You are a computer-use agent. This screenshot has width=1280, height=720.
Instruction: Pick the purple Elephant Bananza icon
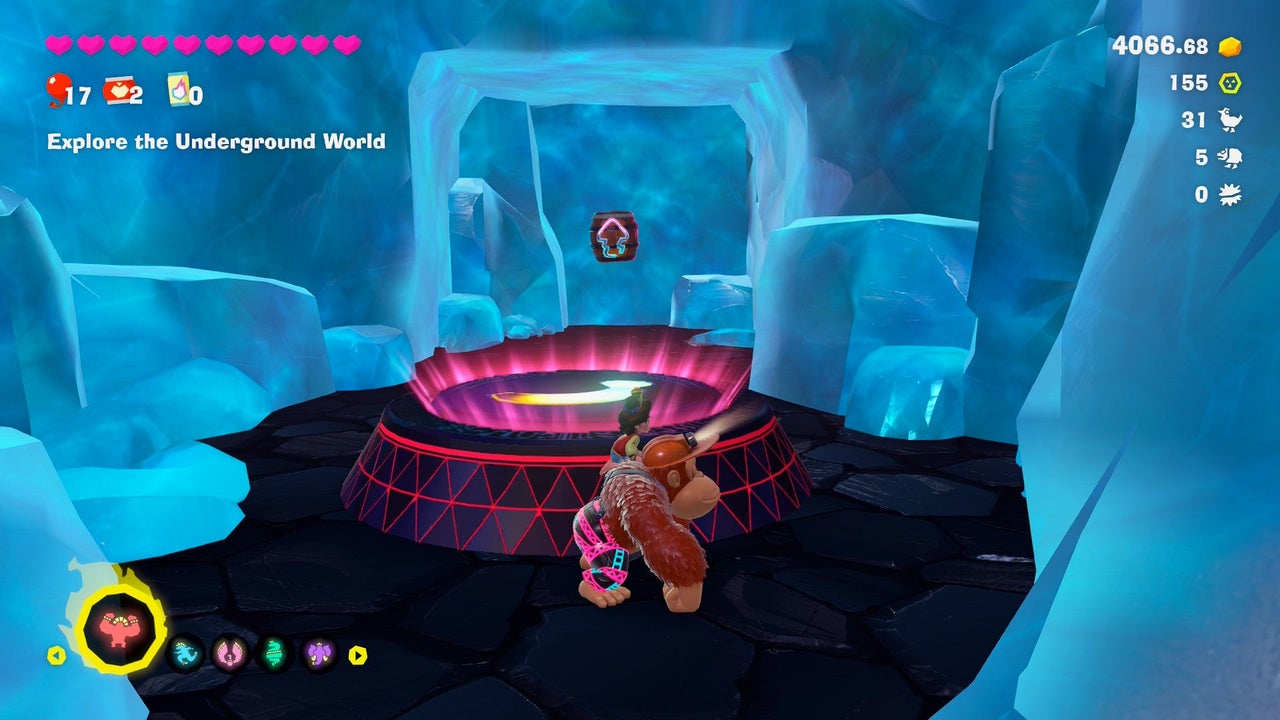pos(319,655)
